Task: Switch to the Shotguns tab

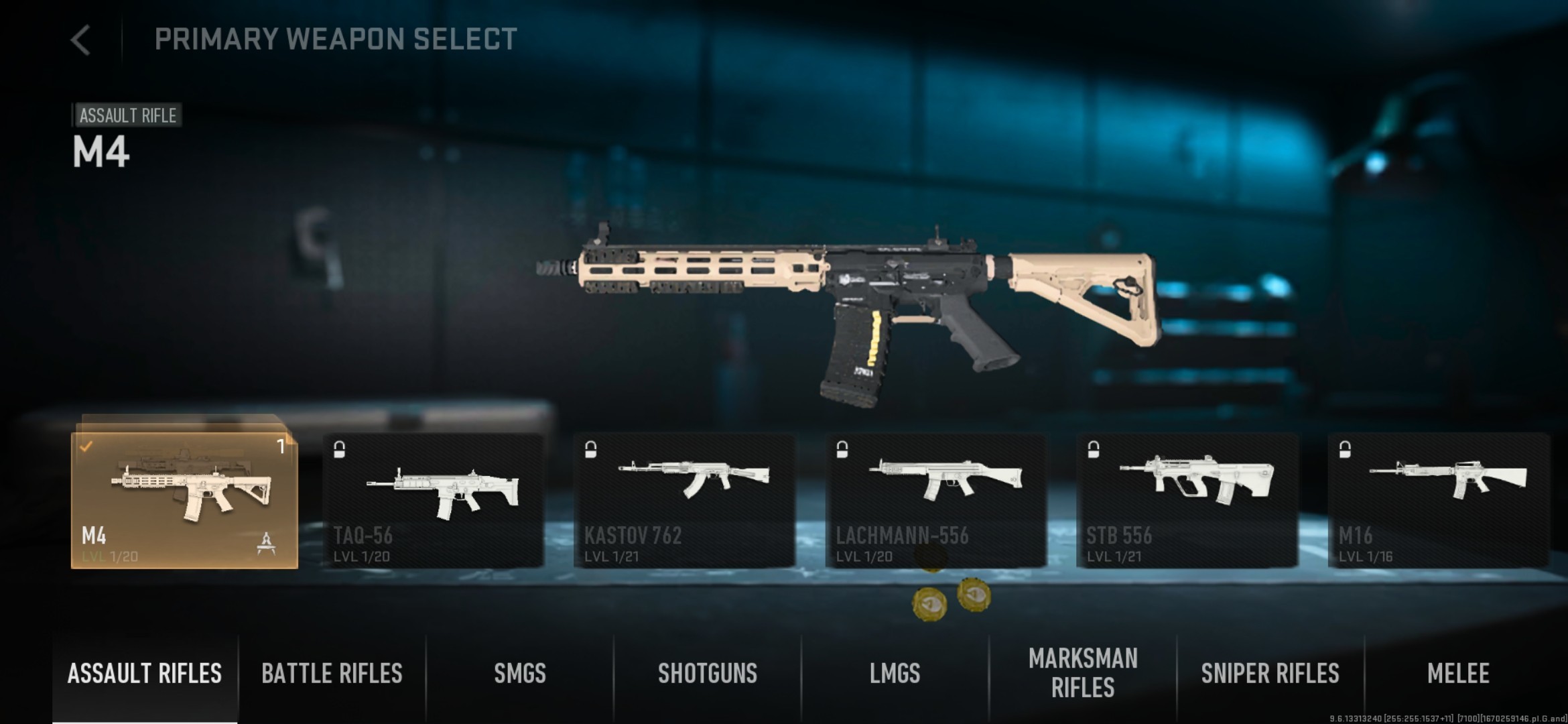Action: coord(708,674)
